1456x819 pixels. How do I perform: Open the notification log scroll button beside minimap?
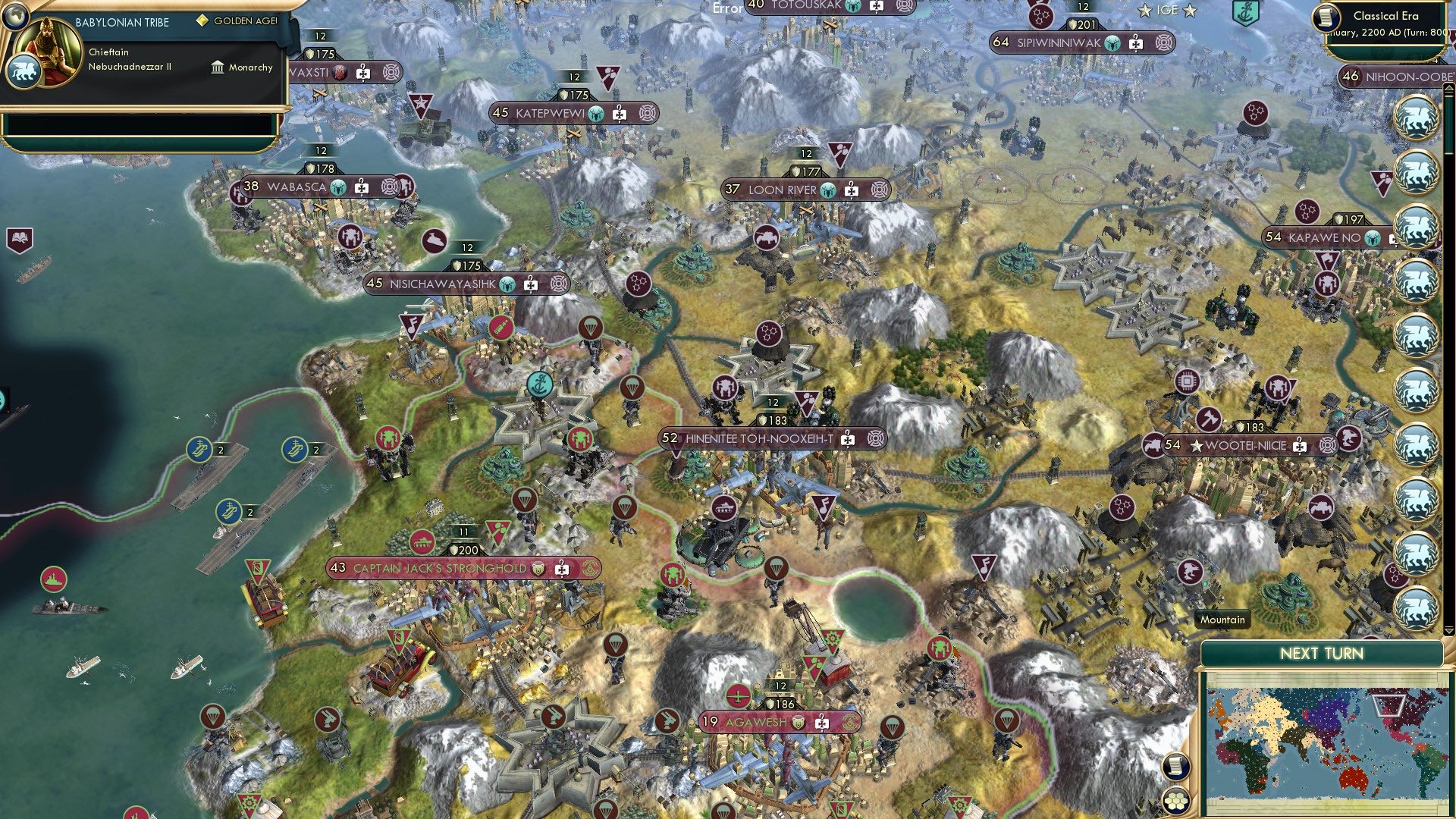tap(1176, 766)
